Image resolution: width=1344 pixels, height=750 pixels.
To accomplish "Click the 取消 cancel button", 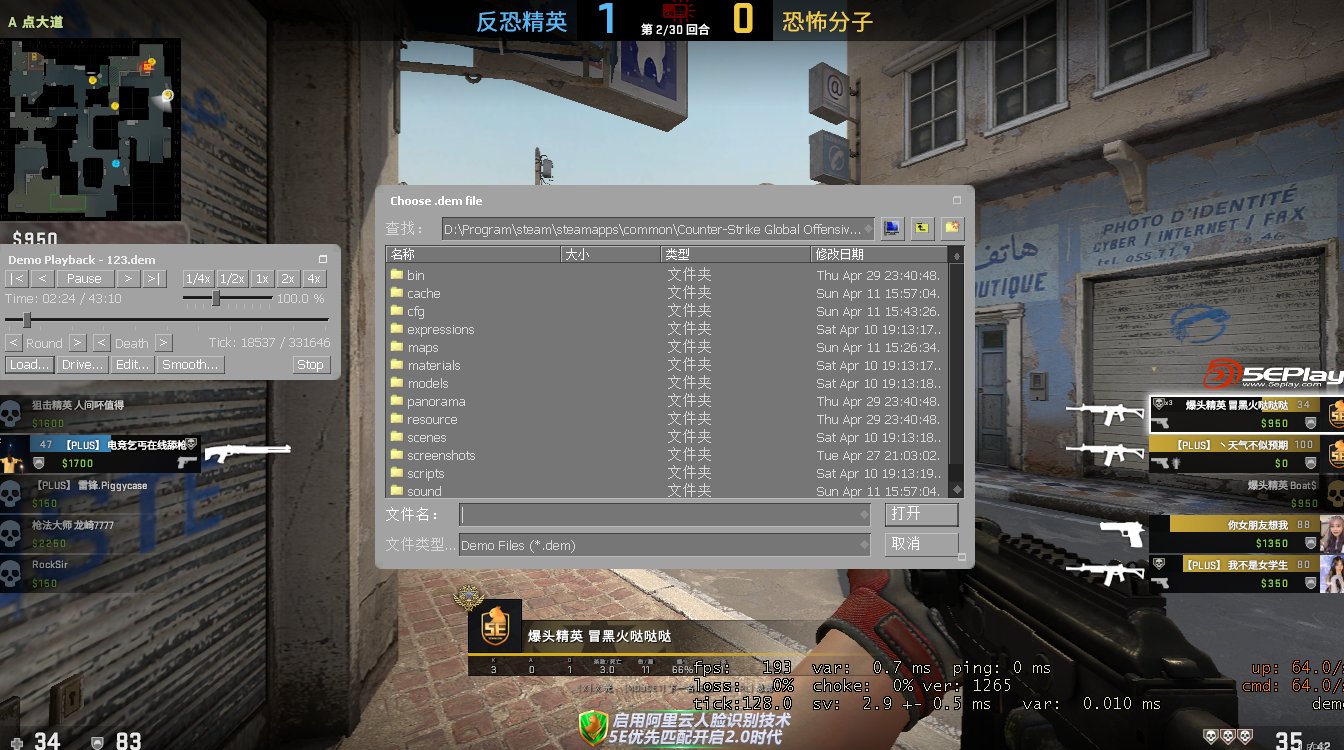I will (921, 542).
